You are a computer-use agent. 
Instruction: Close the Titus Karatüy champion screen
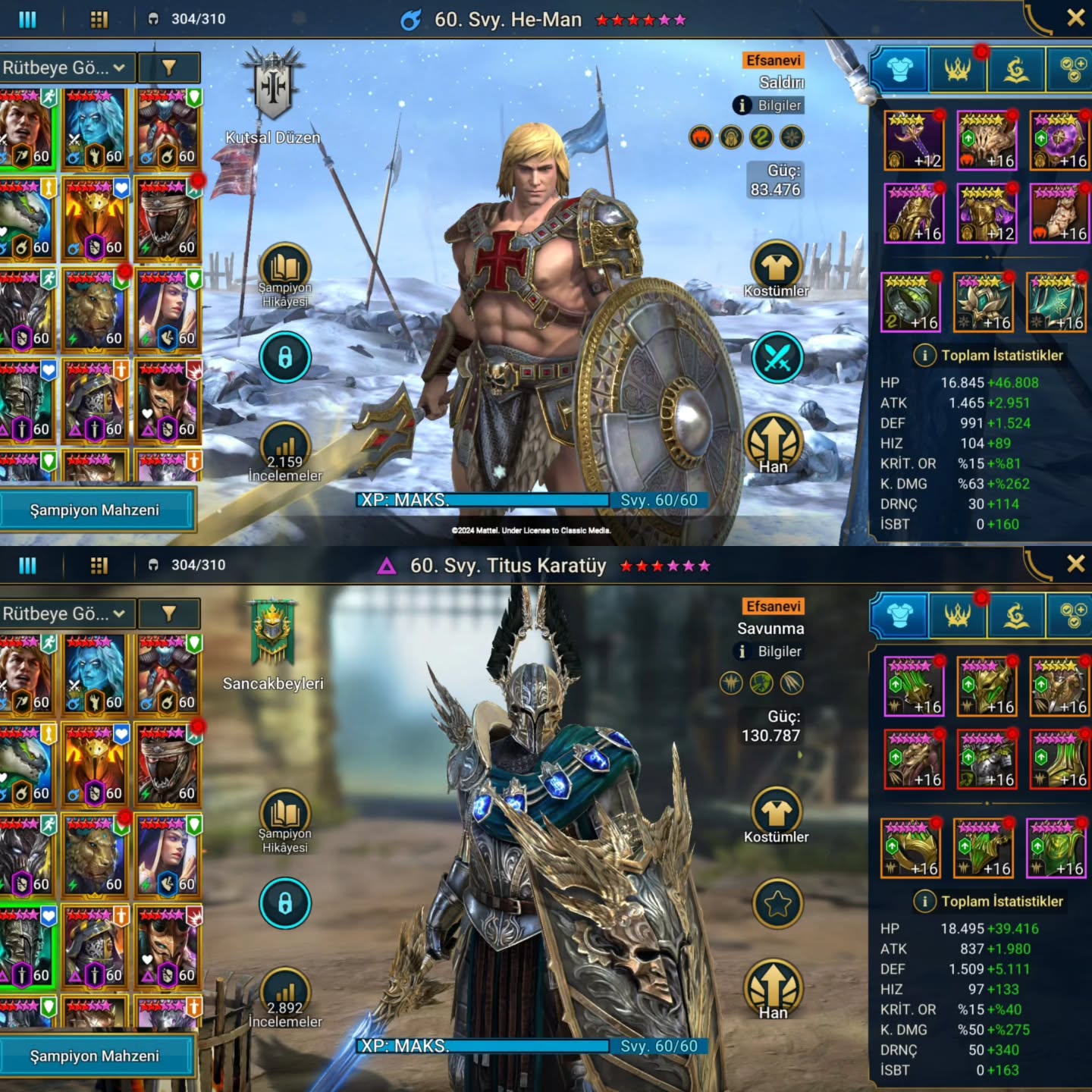[x=1075, y=563]
